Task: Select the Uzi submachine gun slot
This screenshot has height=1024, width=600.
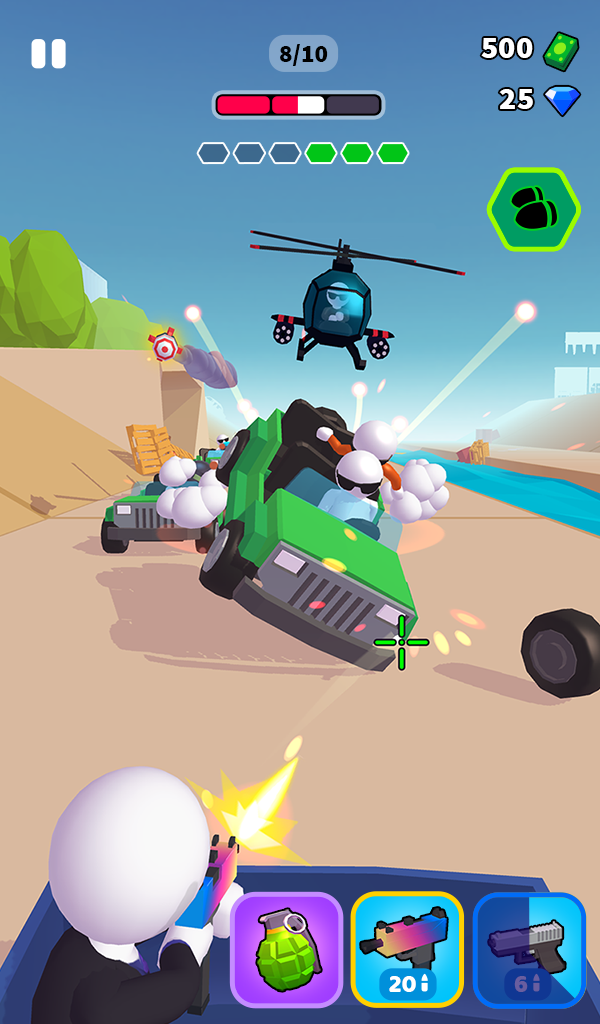Action: (x=407, y=949)
